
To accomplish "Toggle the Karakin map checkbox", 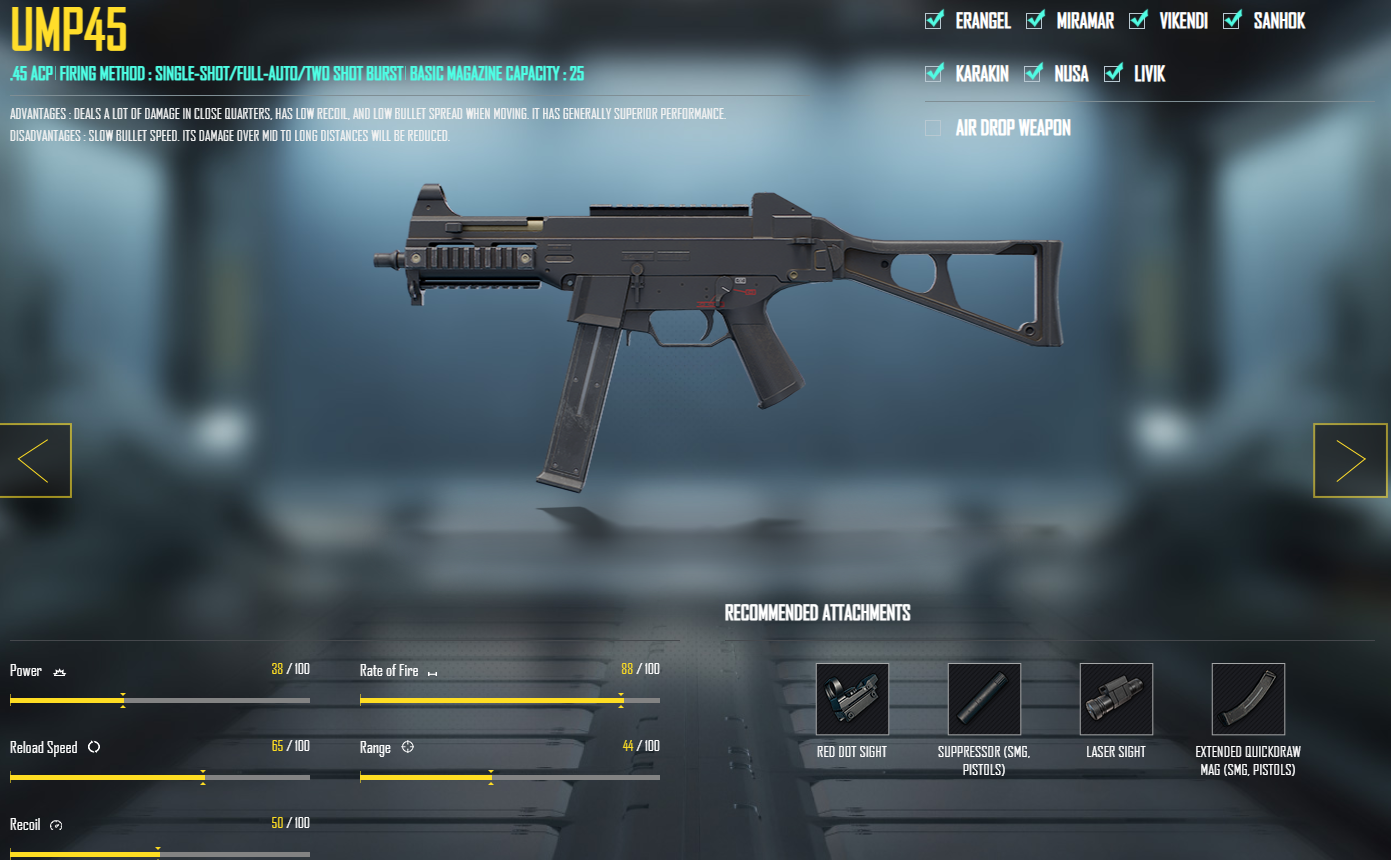I will 934,74.
